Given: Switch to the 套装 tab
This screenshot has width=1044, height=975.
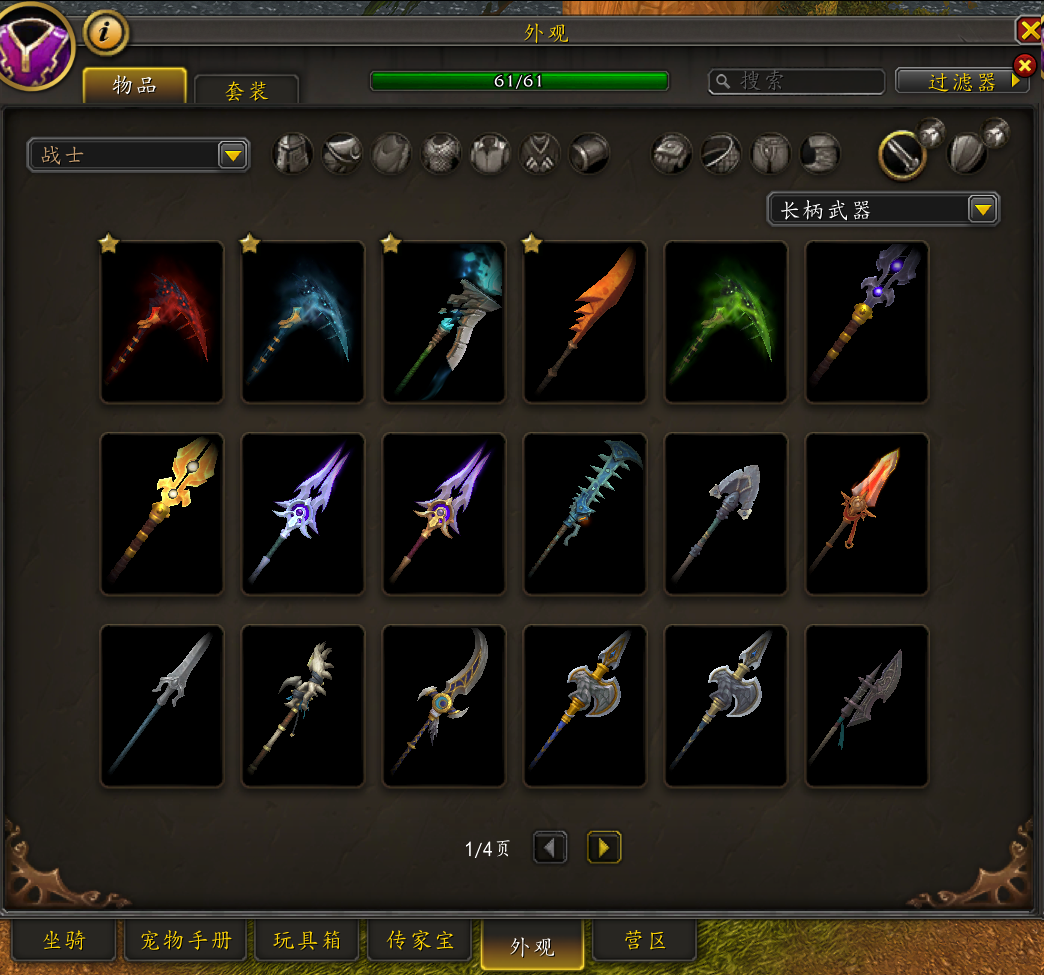Looking at the screenshot, I should 246,91.
